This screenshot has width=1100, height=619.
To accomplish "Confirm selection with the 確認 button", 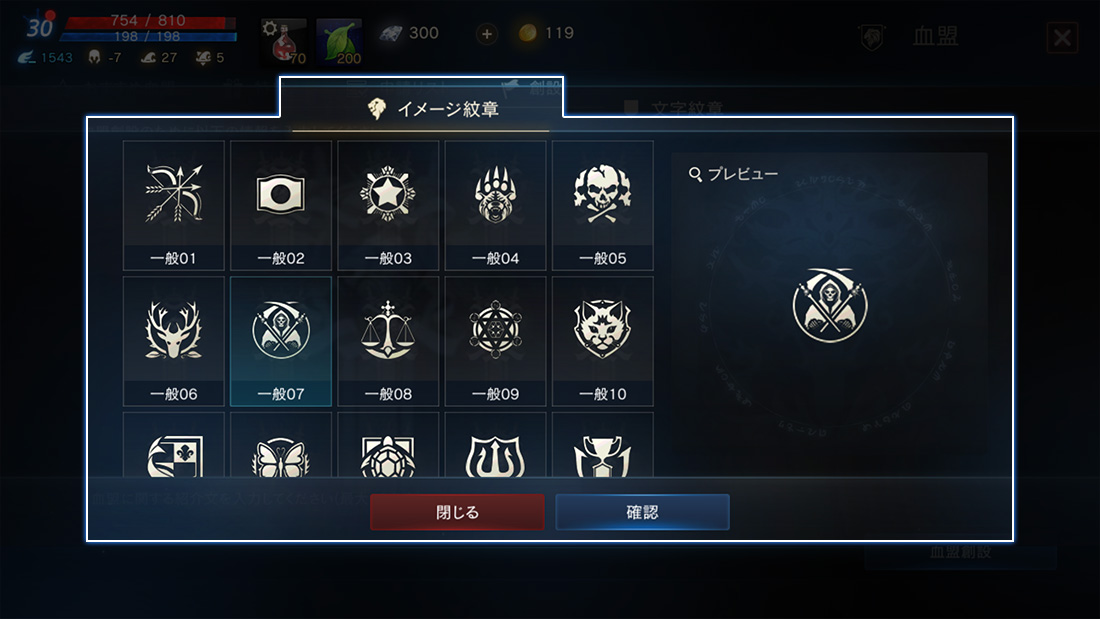I will 642,512.
